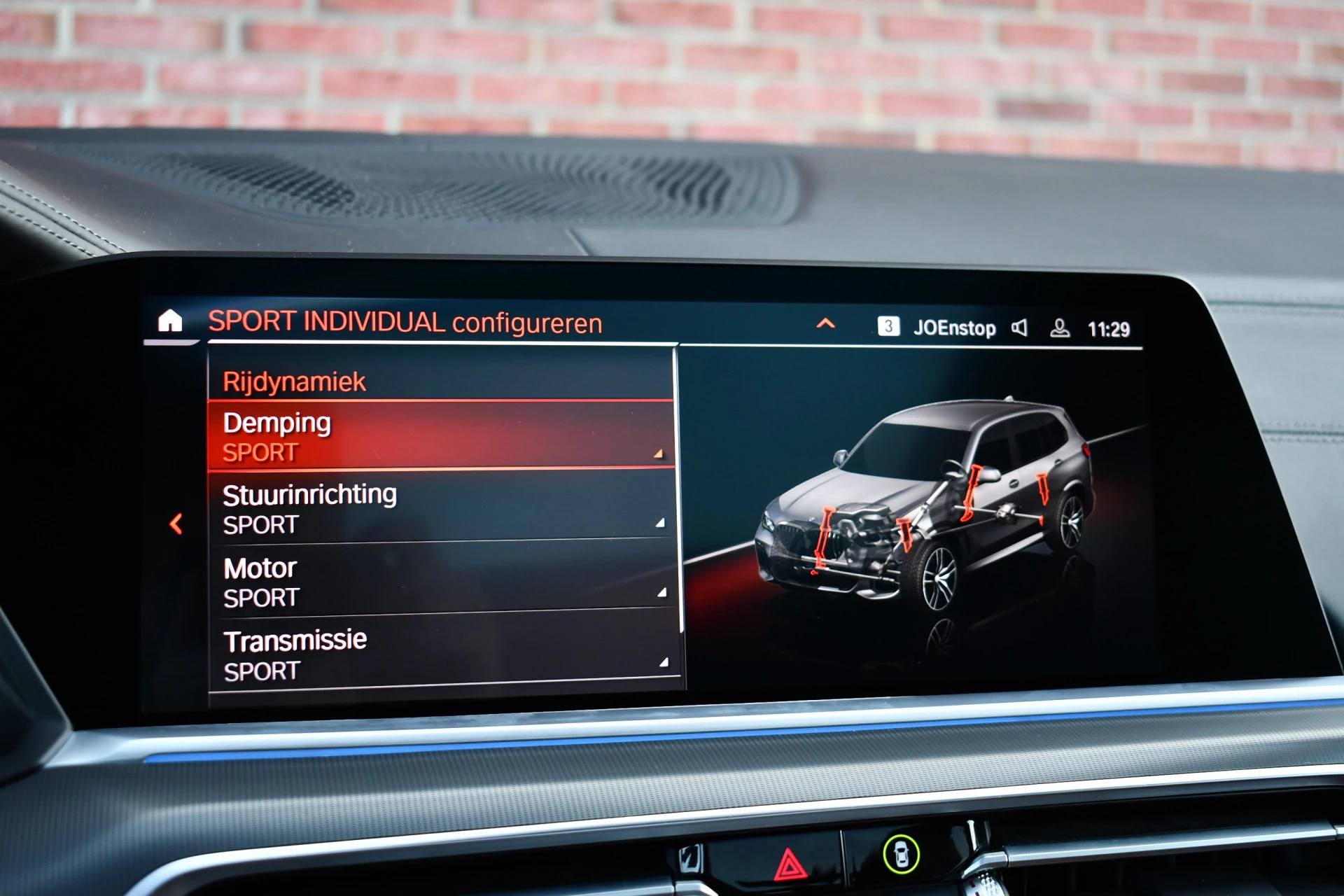Collapse the screen using the upward chevron
Screen dimensions: 1344x896
(826, 323)
